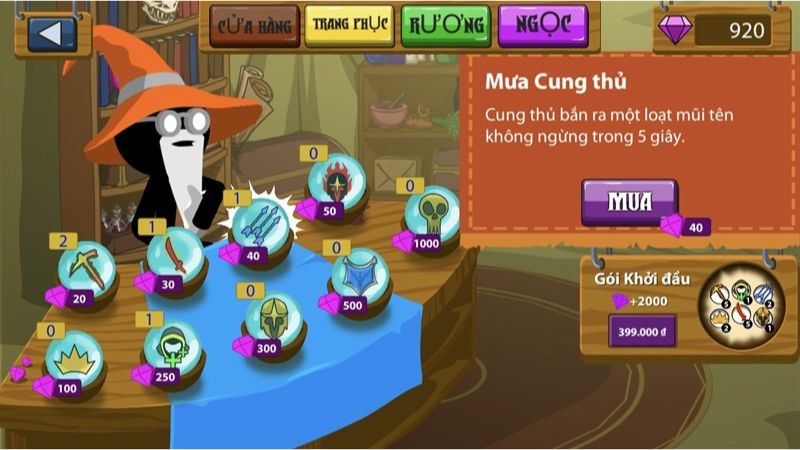
Task: Select the crown orb costing 100 gems
Action: 72,358
